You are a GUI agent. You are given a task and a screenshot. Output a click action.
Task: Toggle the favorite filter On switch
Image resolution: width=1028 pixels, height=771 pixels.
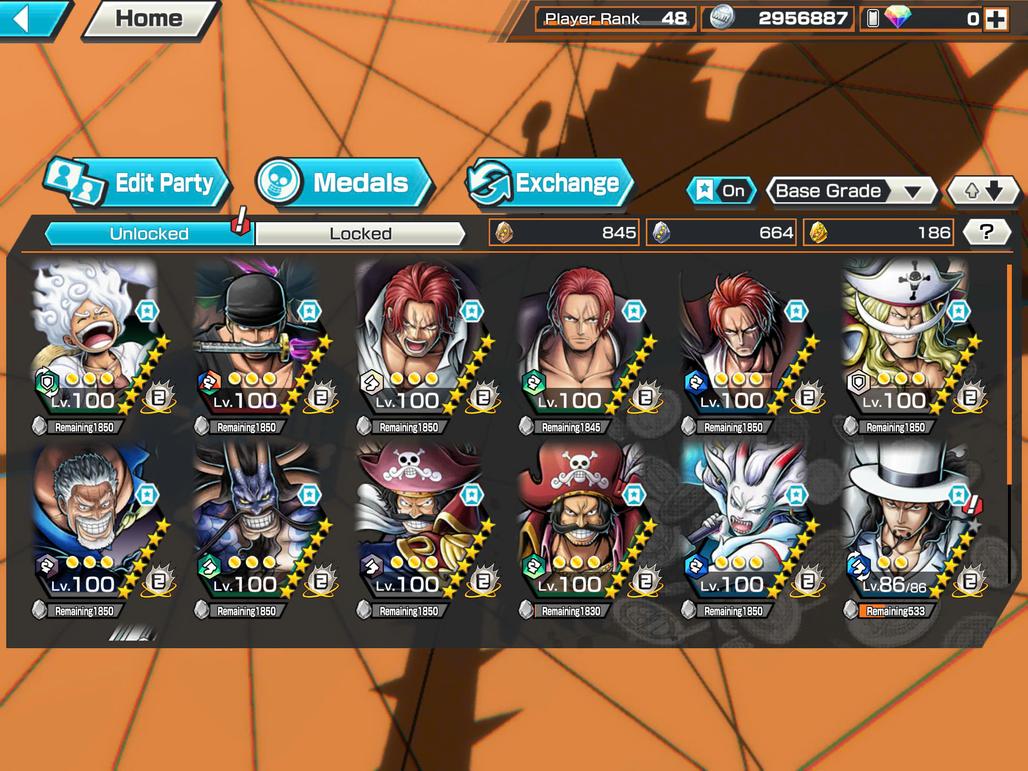[721, 190]
